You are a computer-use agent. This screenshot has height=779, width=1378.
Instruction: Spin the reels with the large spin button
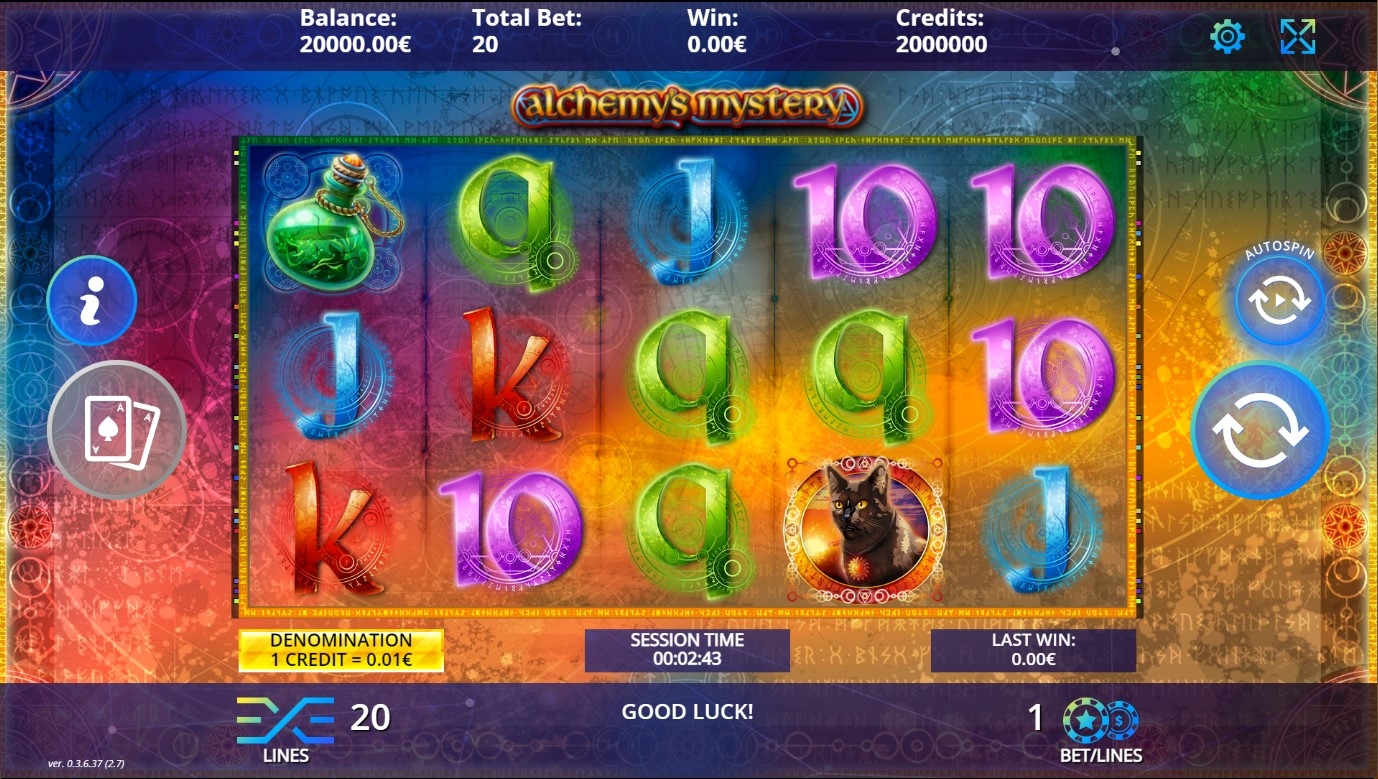pyautogui.click(x=1260, y=431)
